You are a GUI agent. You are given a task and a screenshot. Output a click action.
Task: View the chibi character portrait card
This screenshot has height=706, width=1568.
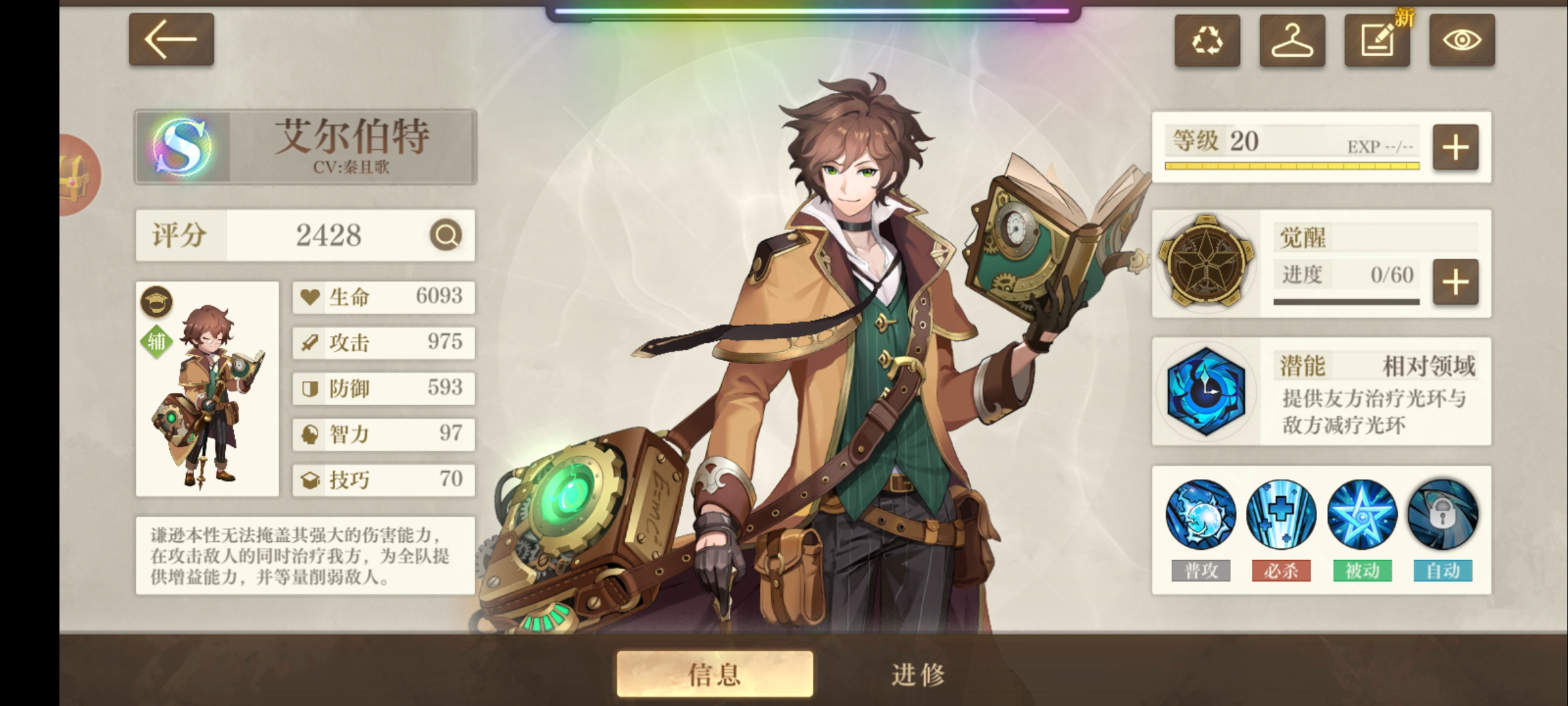tap(207, 389)
